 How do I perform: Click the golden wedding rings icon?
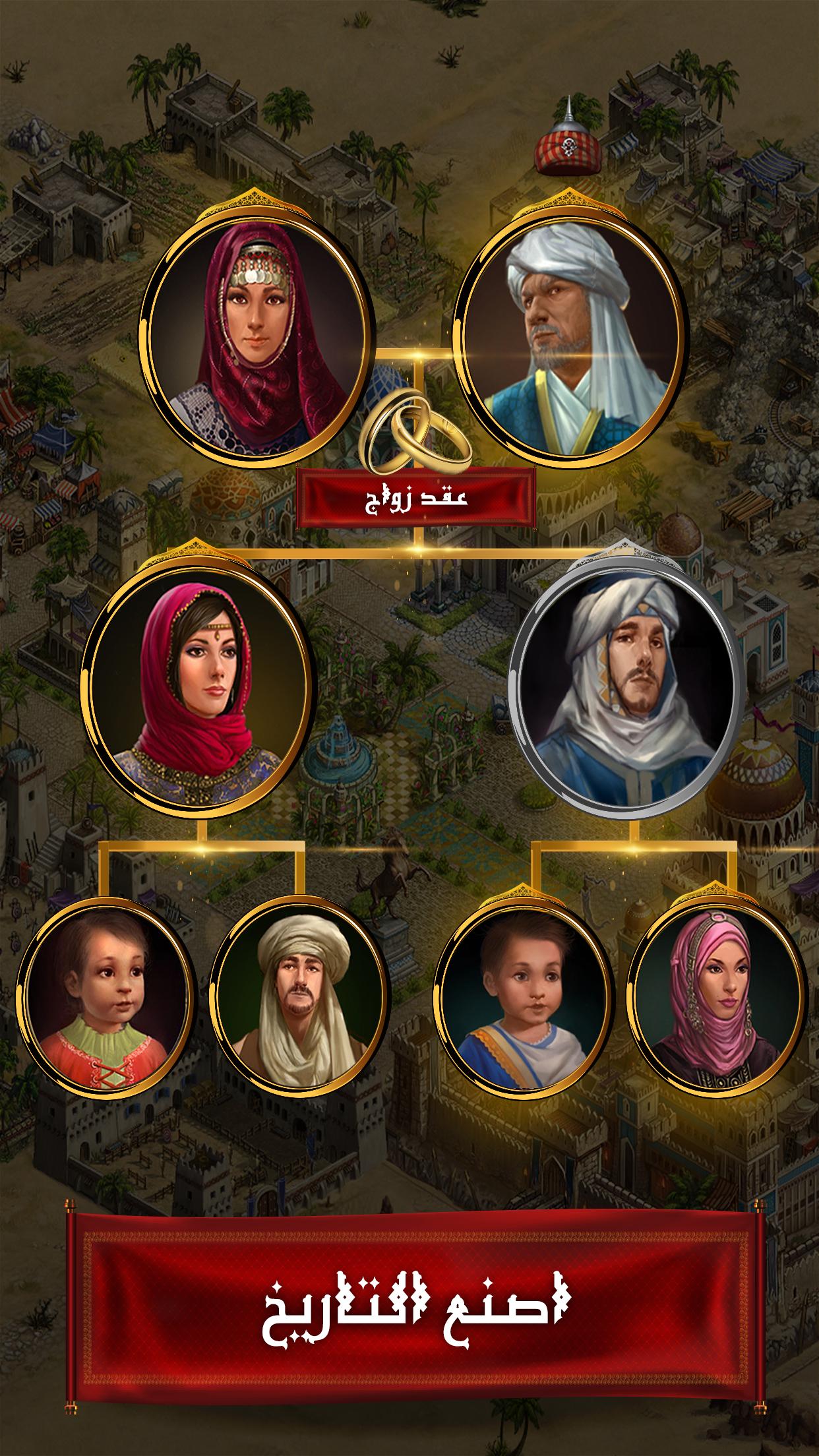416,431
